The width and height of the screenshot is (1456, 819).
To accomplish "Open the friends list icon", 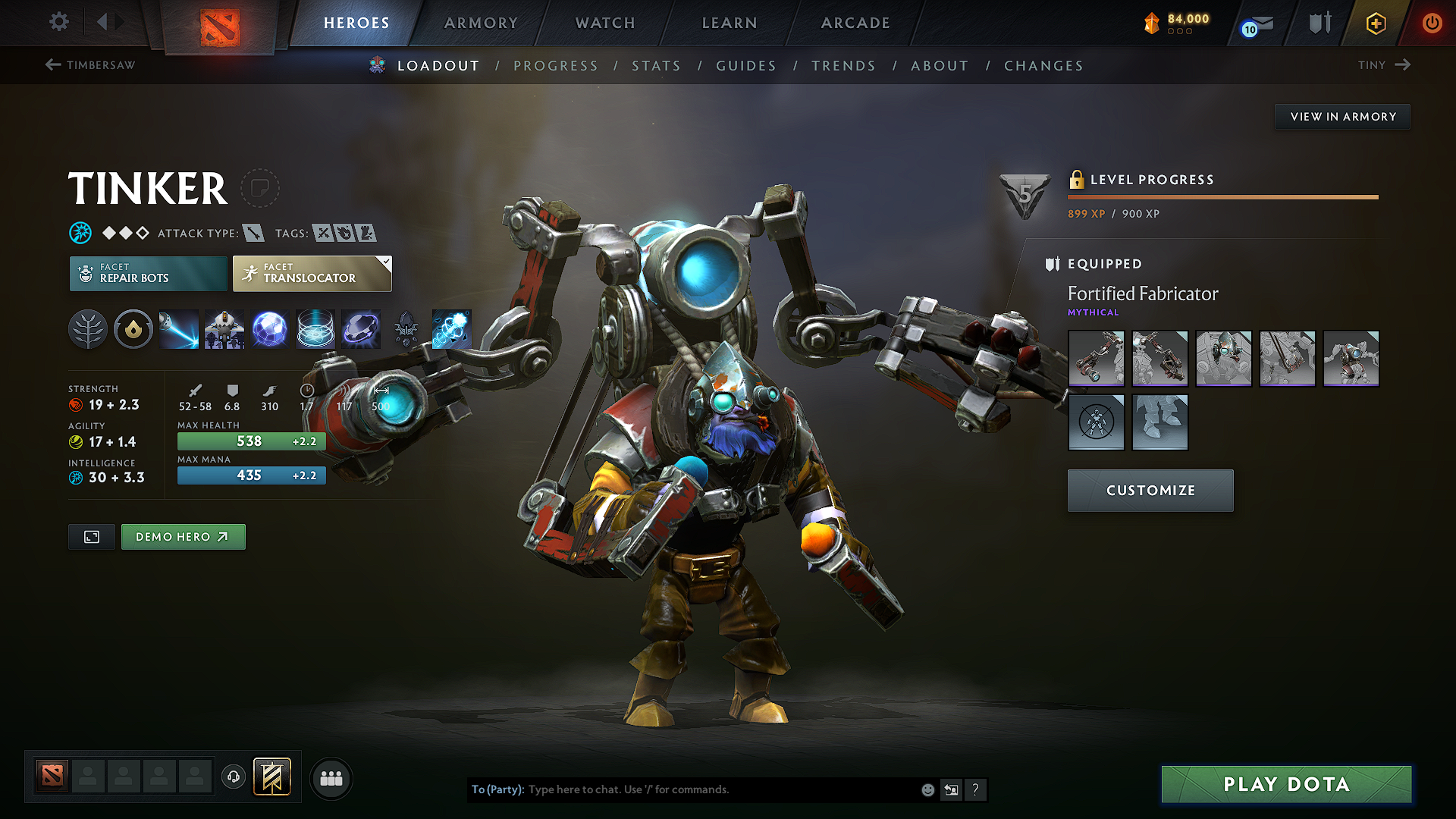I will (x=331, y=778).
